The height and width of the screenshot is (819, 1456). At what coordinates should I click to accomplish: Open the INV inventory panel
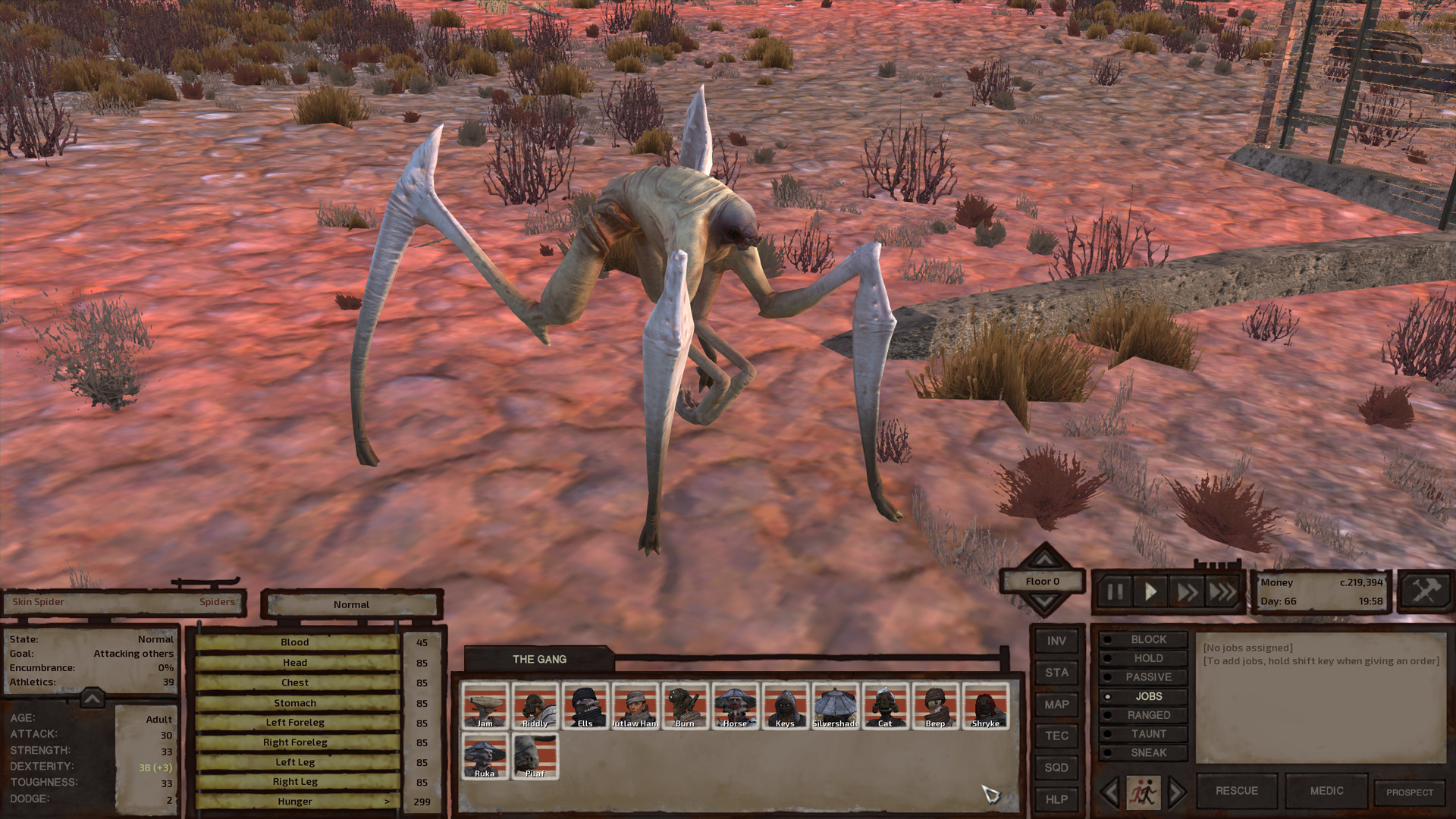(1056, 641)
